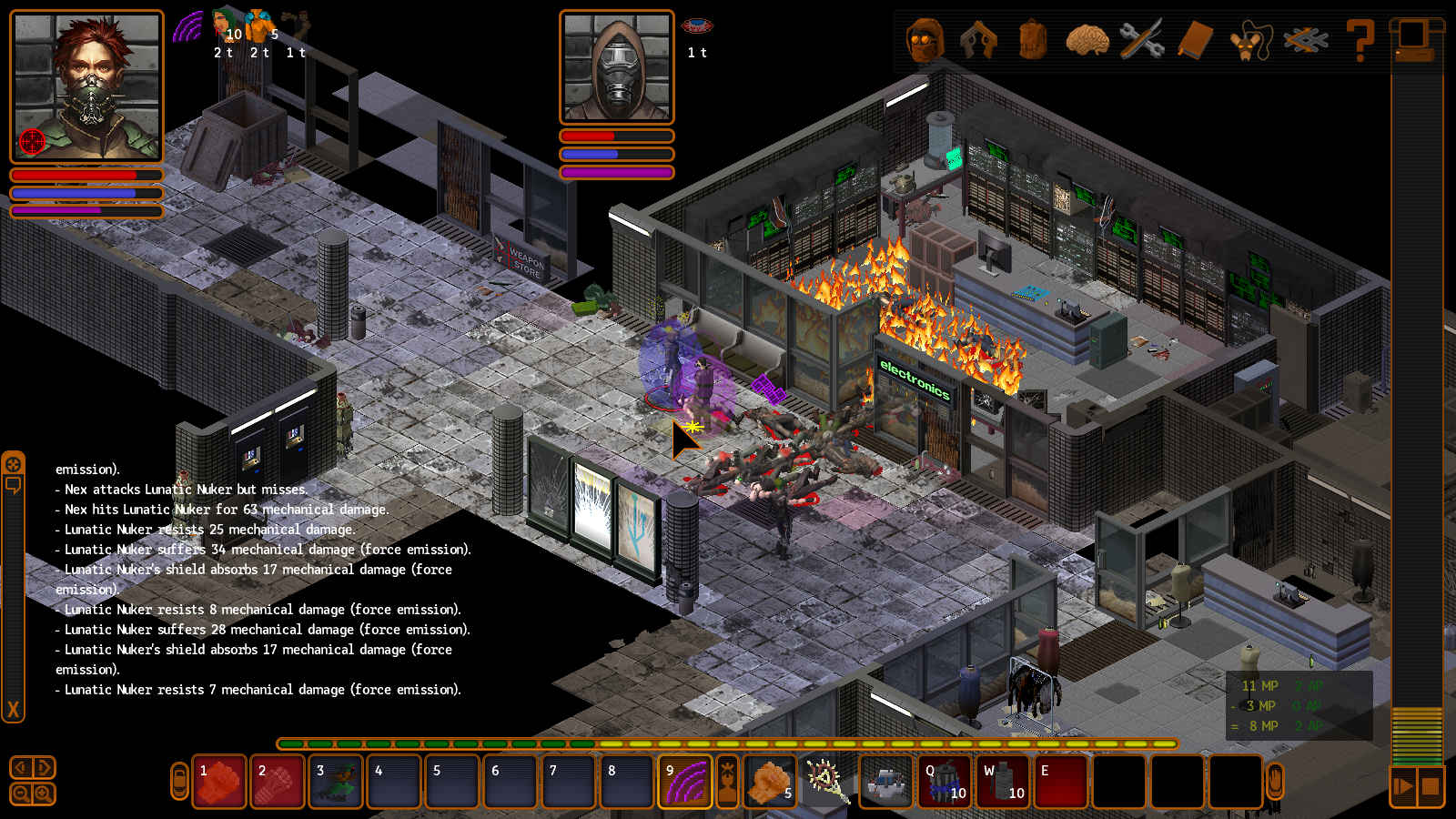Open the character sheet hooded-face icon
Image resolution: width=1456 pixels, height=819 pixels.
click(x=925, y=40)
